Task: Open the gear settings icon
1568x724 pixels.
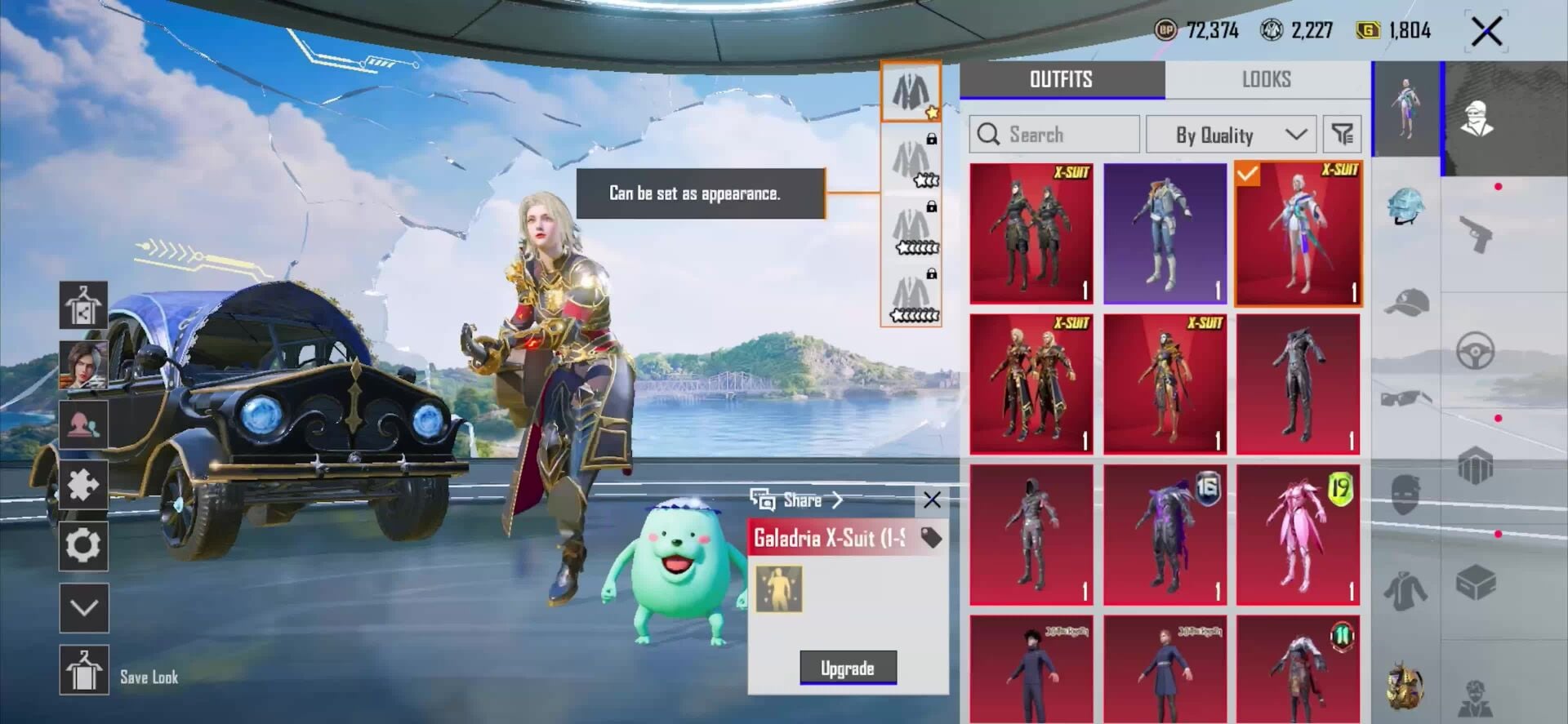Action: 84,545
